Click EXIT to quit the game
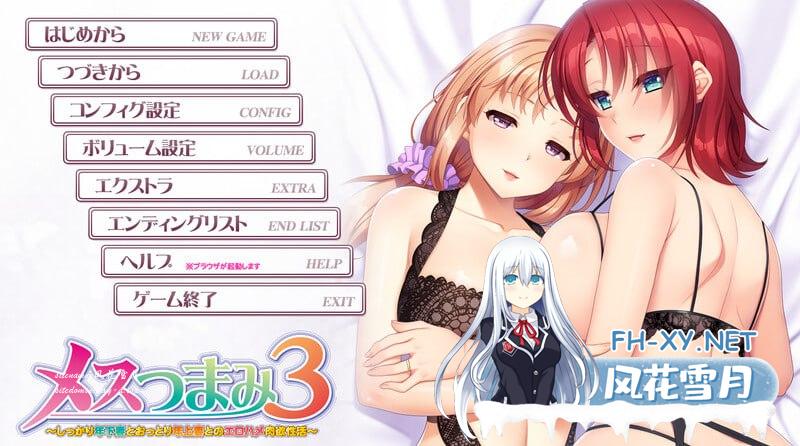Image resolution: width=800 pixels, height=446 pixels. pos(240,298)
